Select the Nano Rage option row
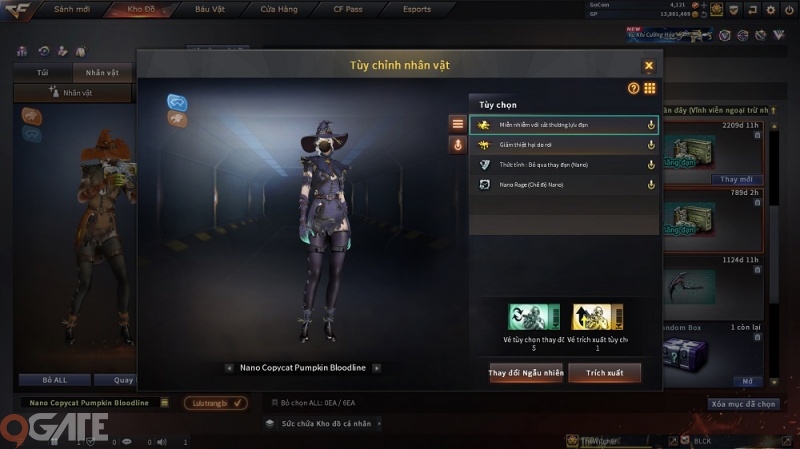The width and height of the screenshot is (800, 449). point(564,184)
